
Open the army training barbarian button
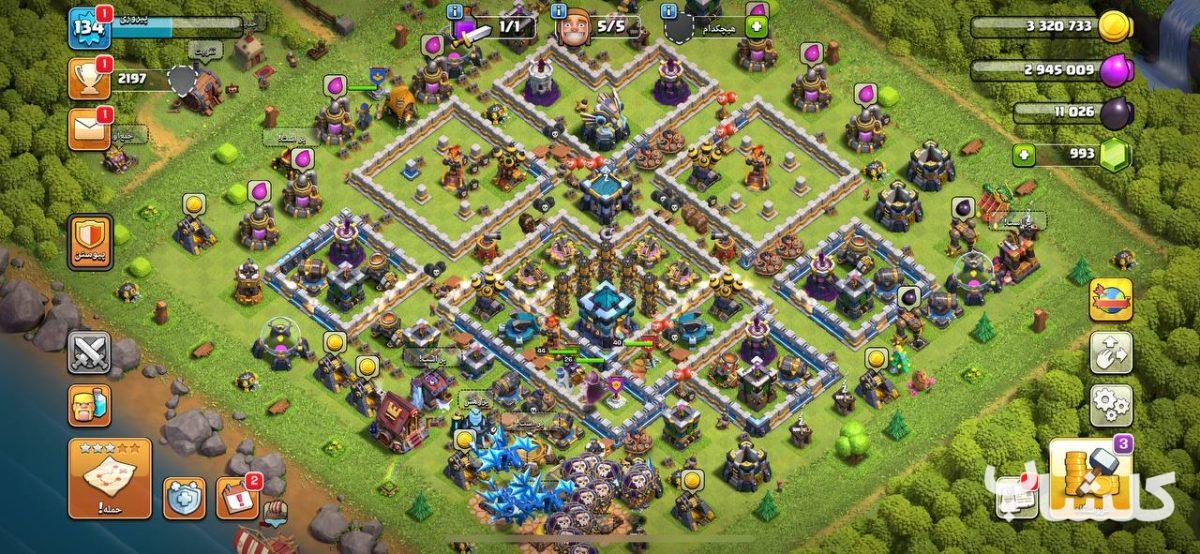89,405
